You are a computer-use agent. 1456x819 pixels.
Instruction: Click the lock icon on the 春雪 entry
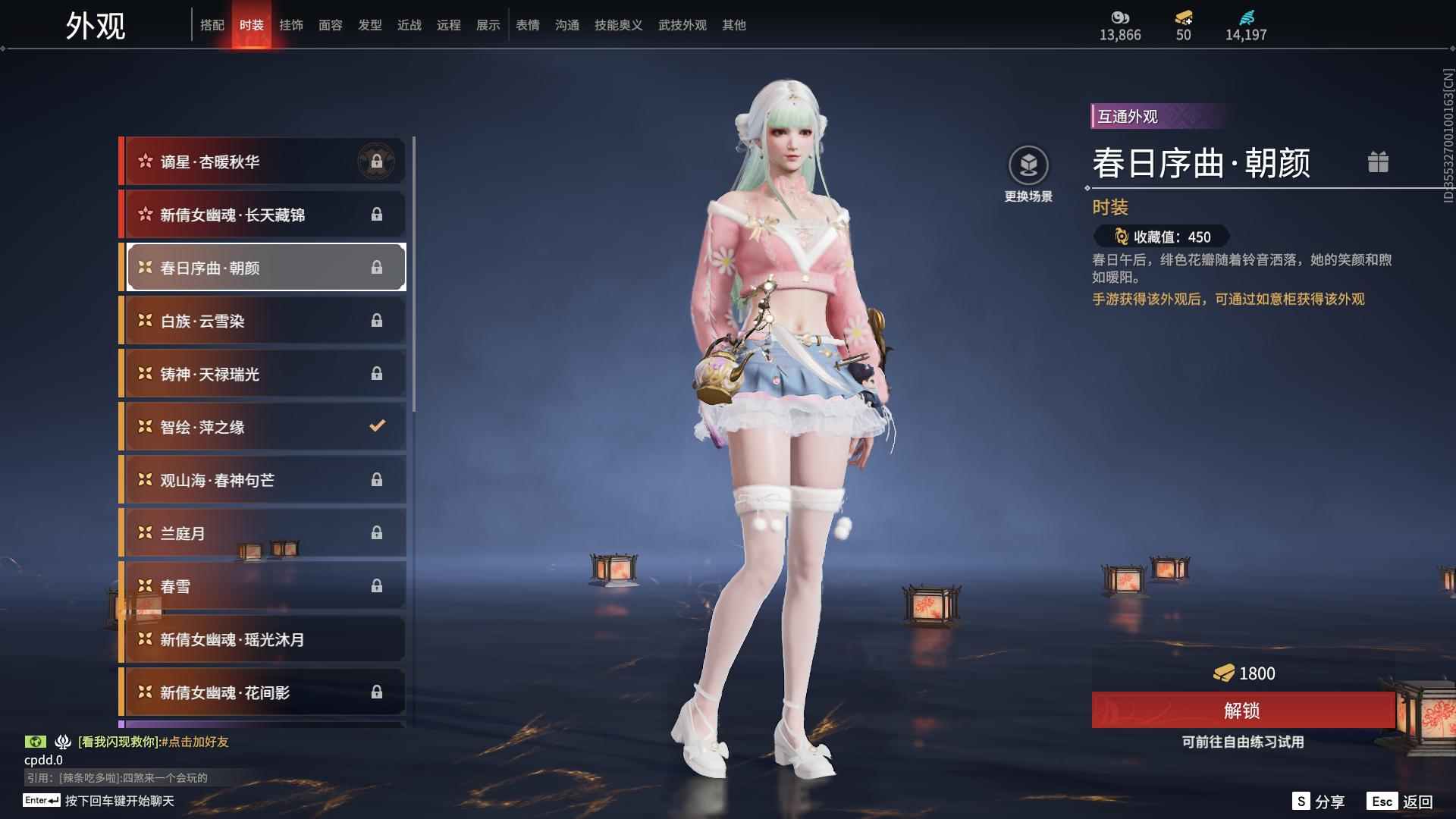[x=377, y=585]
